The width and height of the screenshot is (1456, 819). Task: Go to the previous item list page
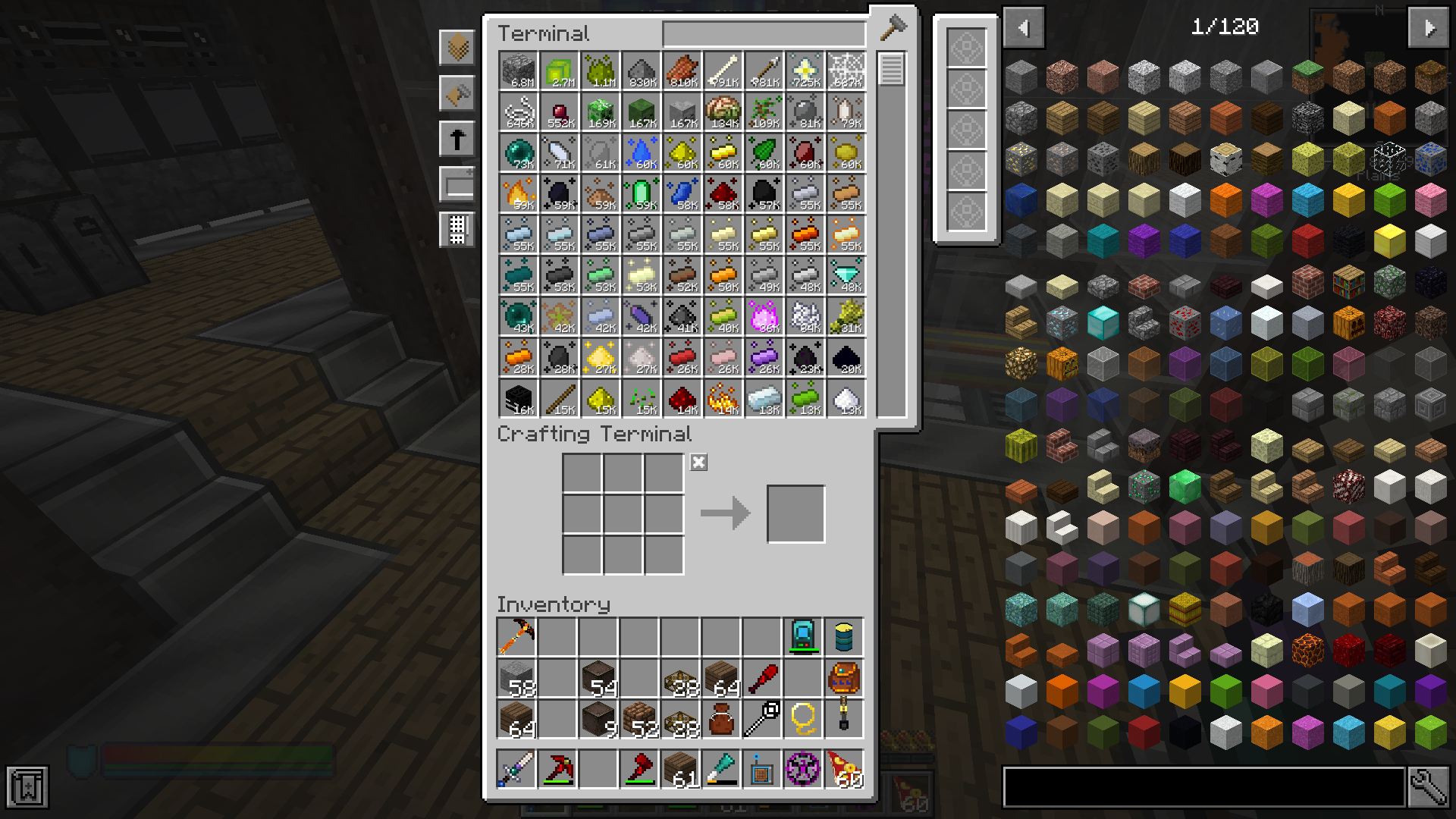point(1024,28)
